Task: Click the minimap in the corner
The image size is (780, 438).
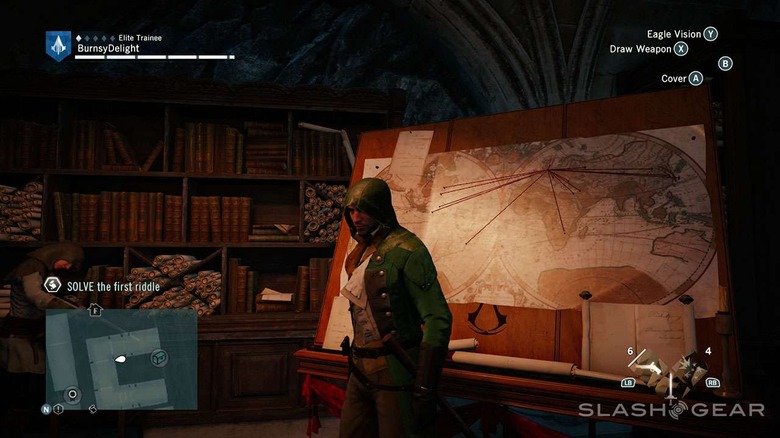Action: (121, 358)
